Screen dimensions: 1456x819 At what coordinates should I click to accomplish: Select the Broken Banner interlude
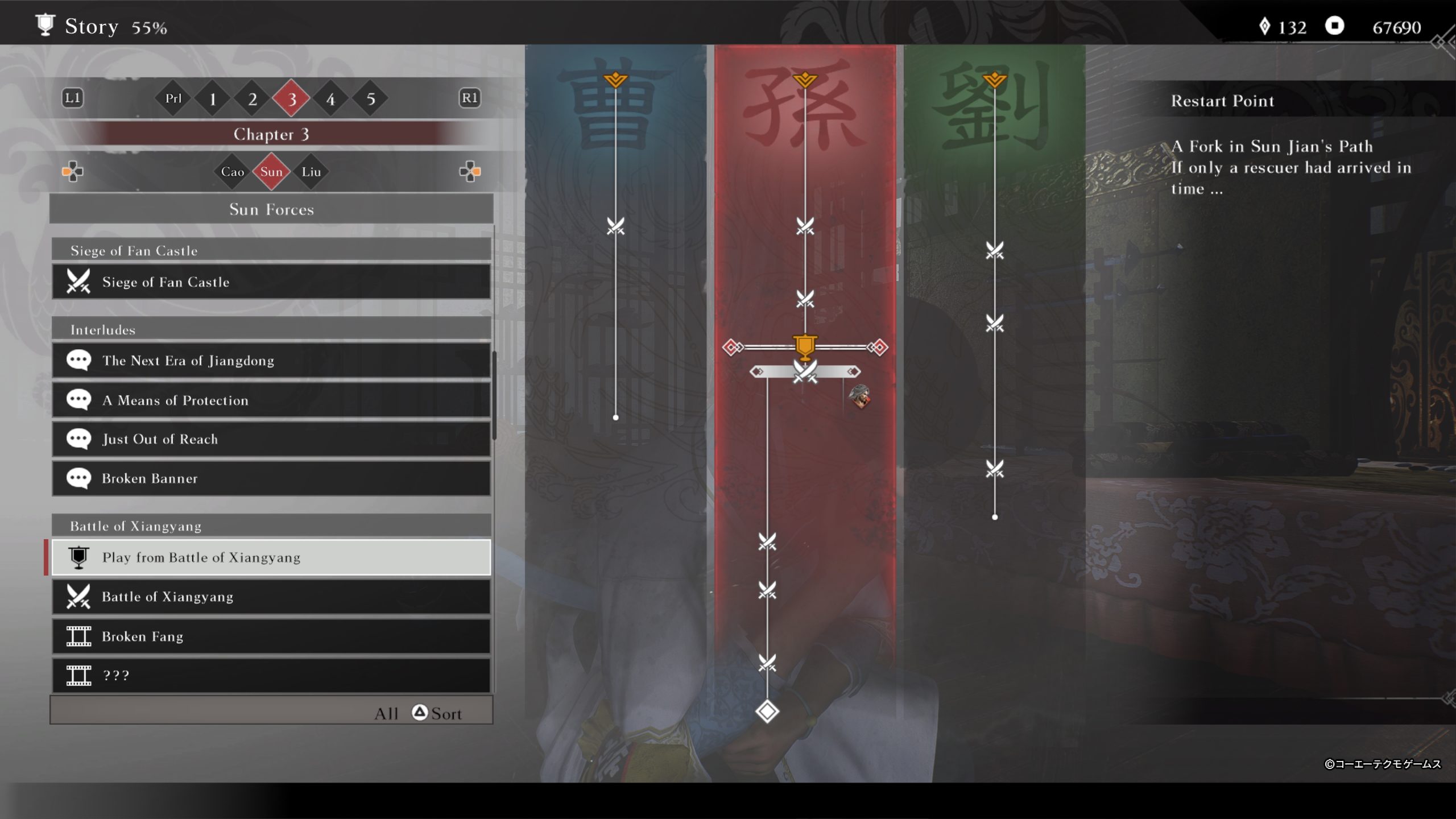(271, 478)
